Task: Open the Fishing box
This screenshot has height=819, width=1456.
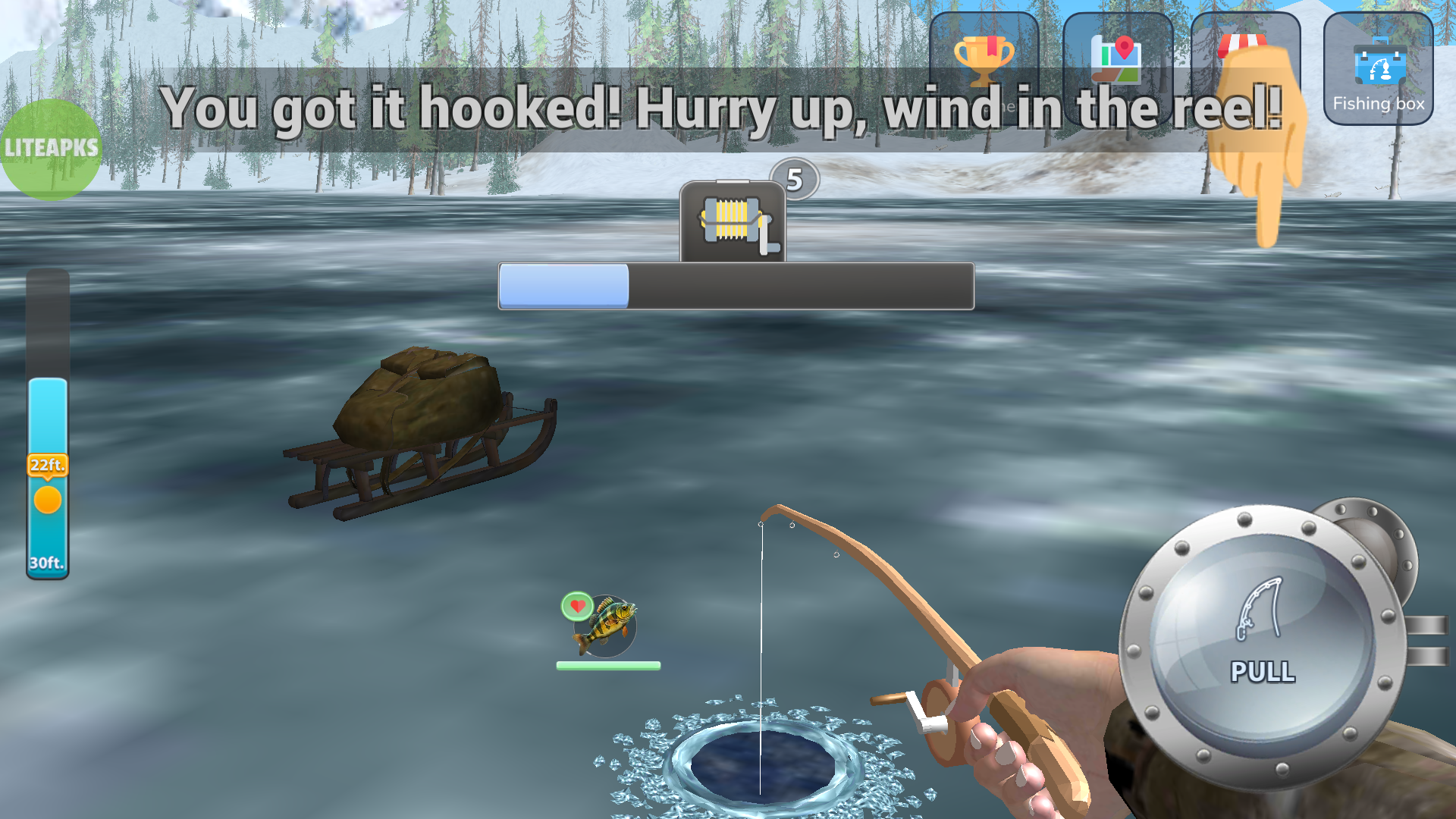Action: [1378, 69]
